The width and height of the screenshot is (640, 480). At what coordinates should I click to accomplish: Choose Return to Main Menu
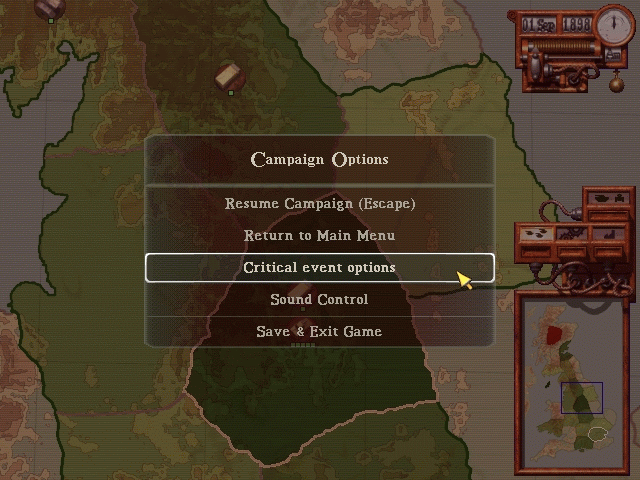click(x=319, y=235)
